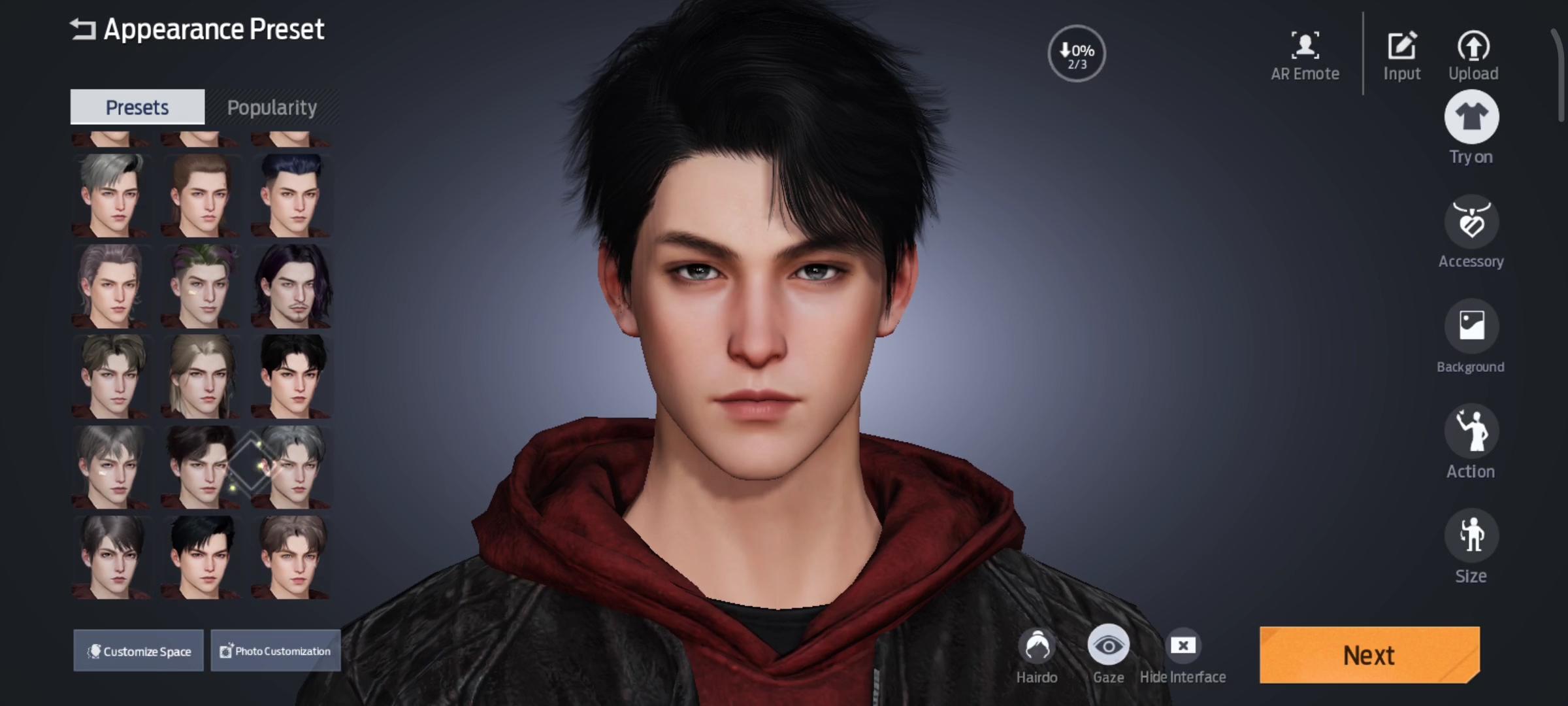Viewport: 1568px width, 706px height.
Task: Adjust character Size
Action: (1471, 536)
